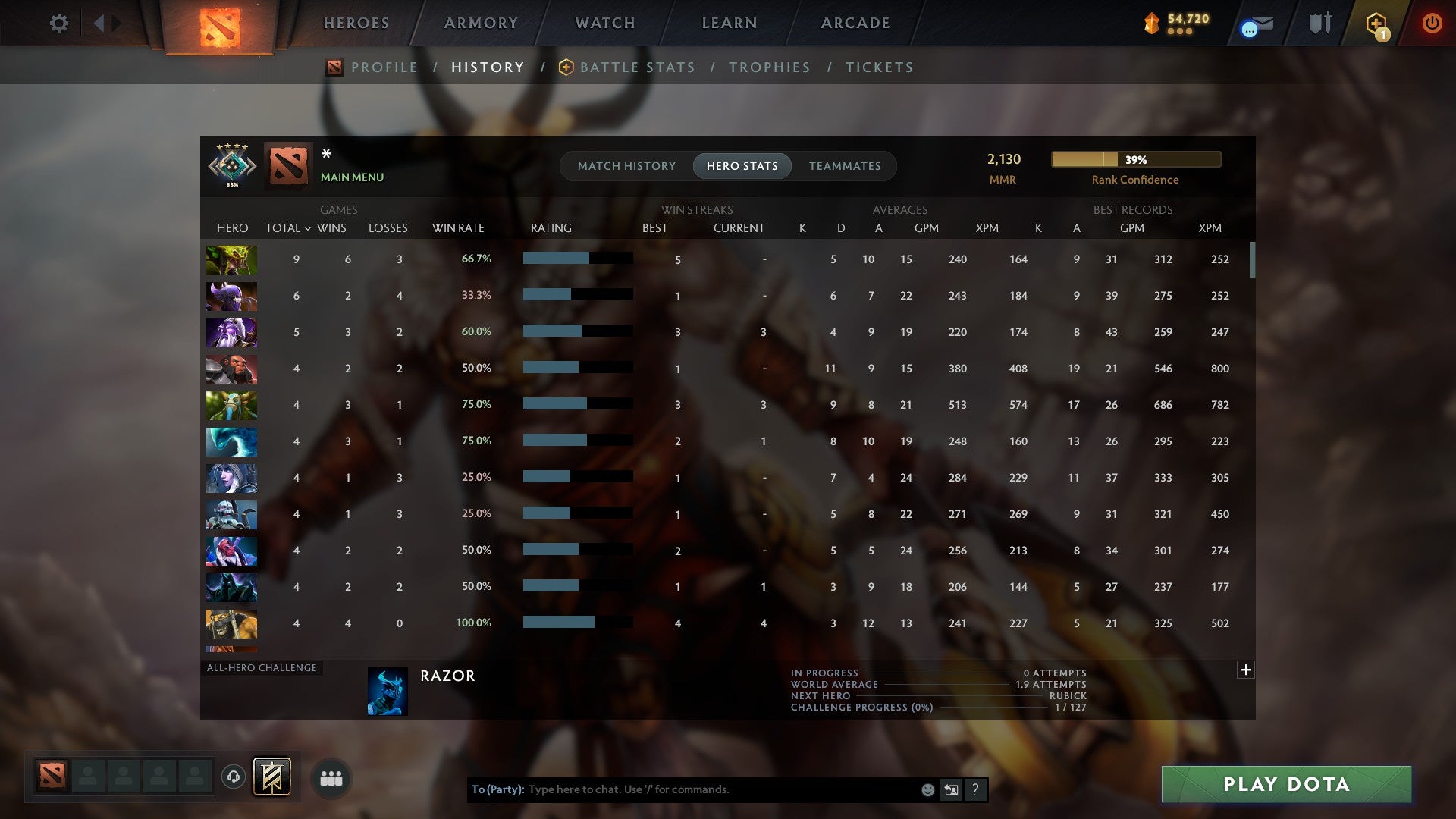1456x819 pixels.
Task: Open the settings gear icon
Action: coord(59,23)
